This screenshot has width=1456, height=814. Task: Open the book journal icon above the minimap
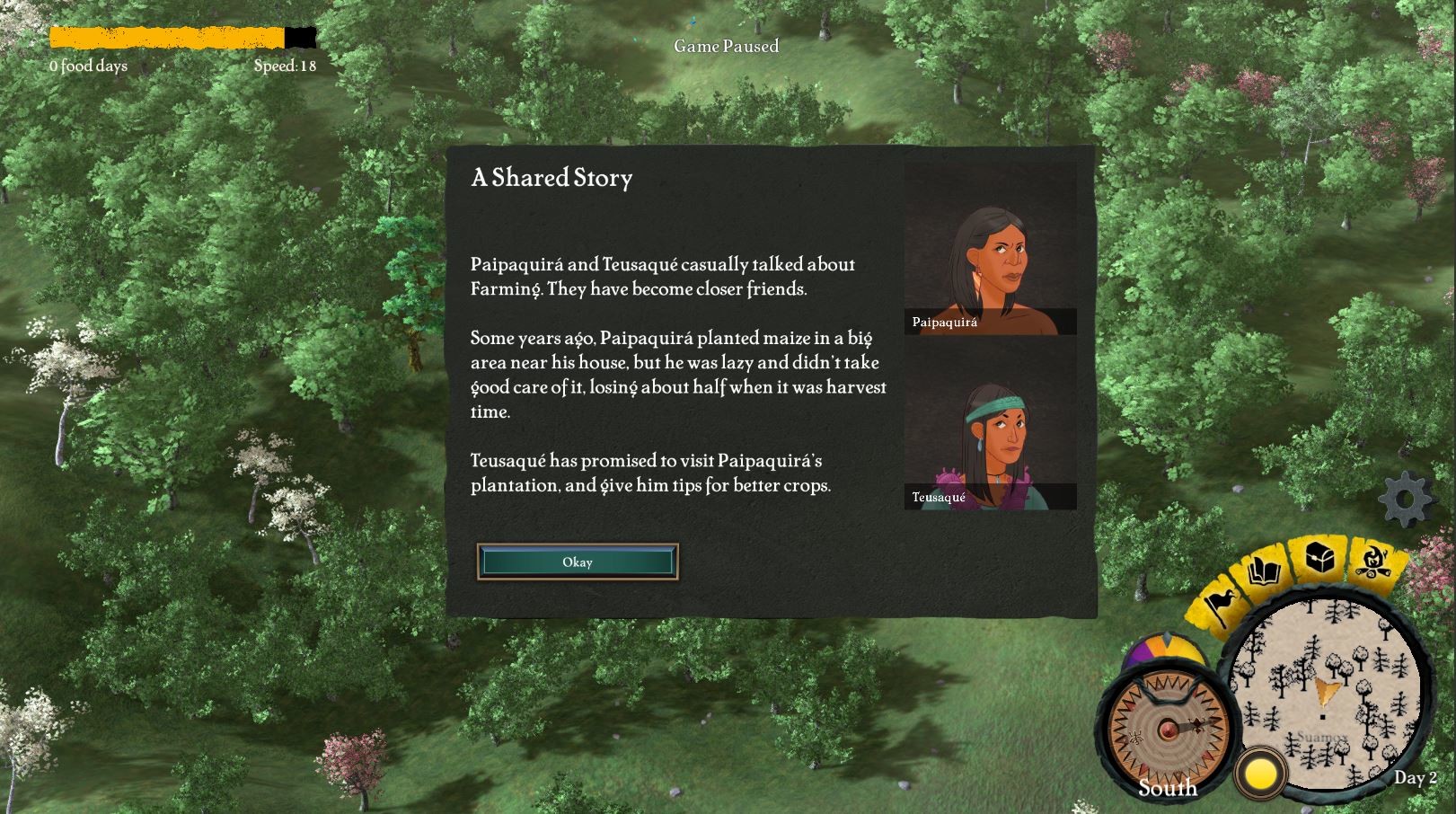tap(1263, 569)
